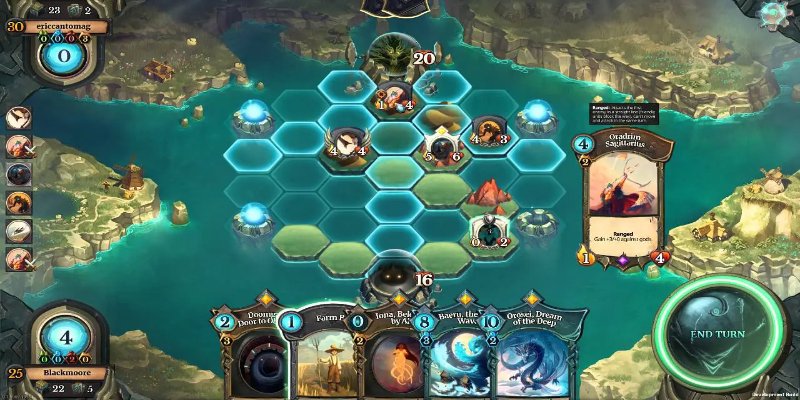Select the 4/3 creature on the board
The width and height of the screenshot is (800, 400).
(x=490, y=132)
